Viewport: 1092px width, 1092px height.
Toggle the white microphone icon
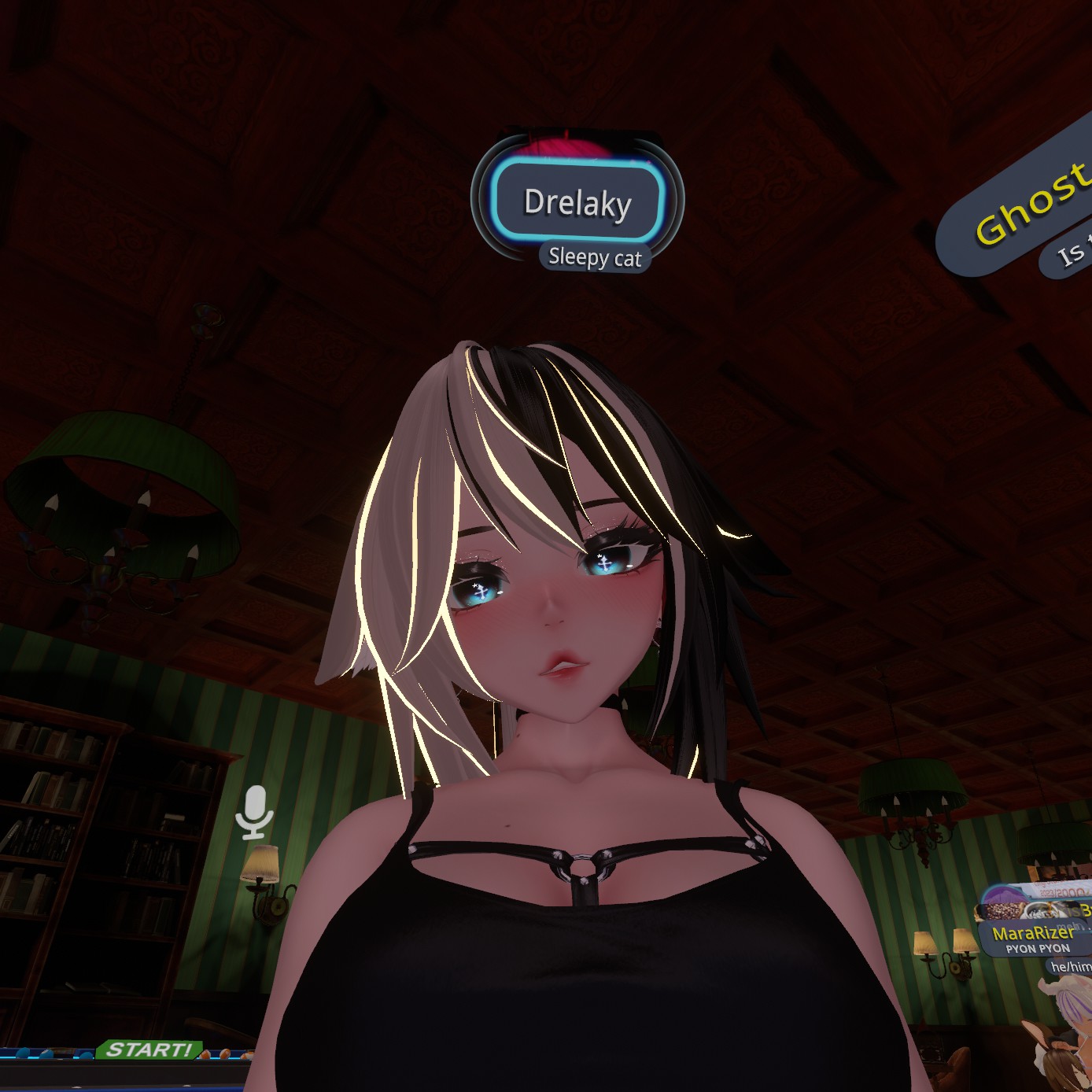coord(255,811)
